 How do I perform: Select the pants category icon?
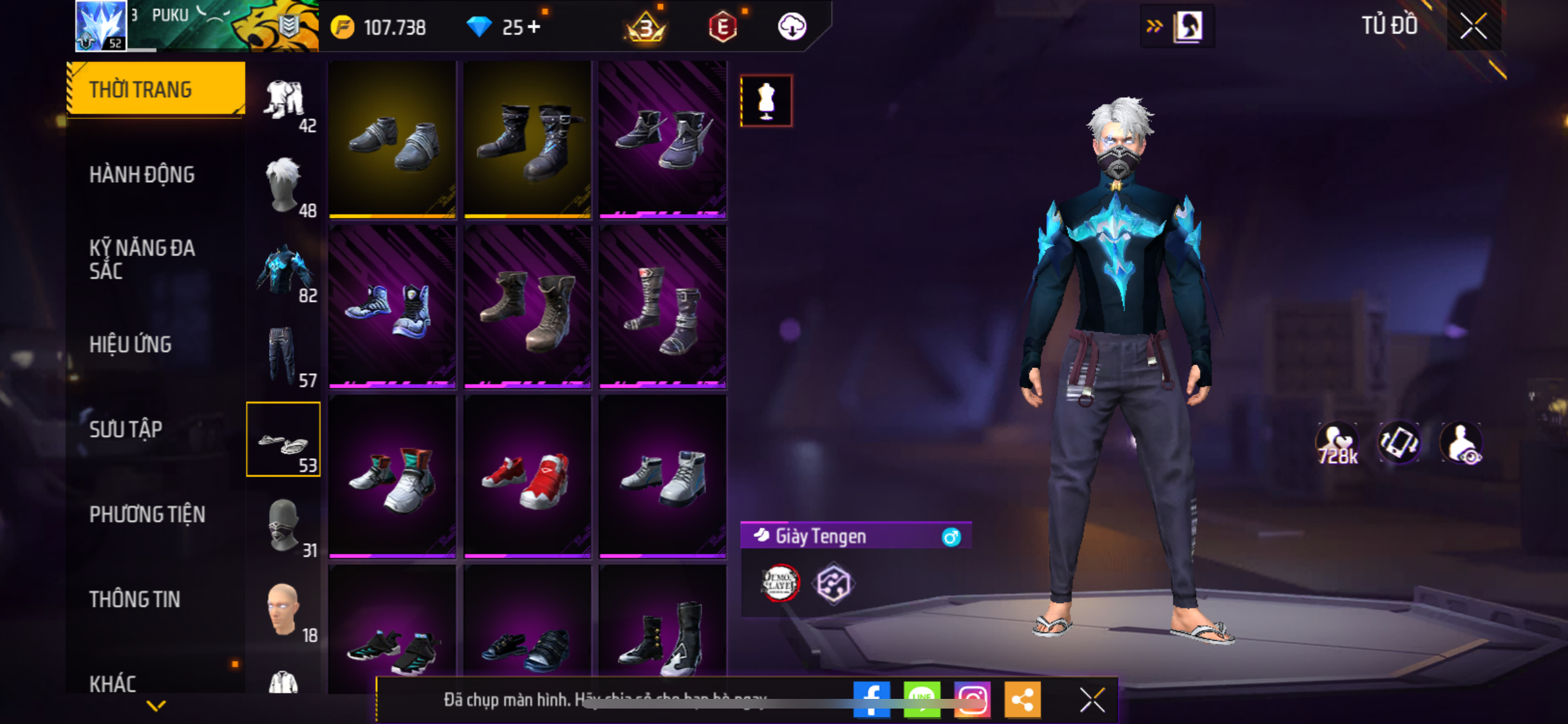283,355
